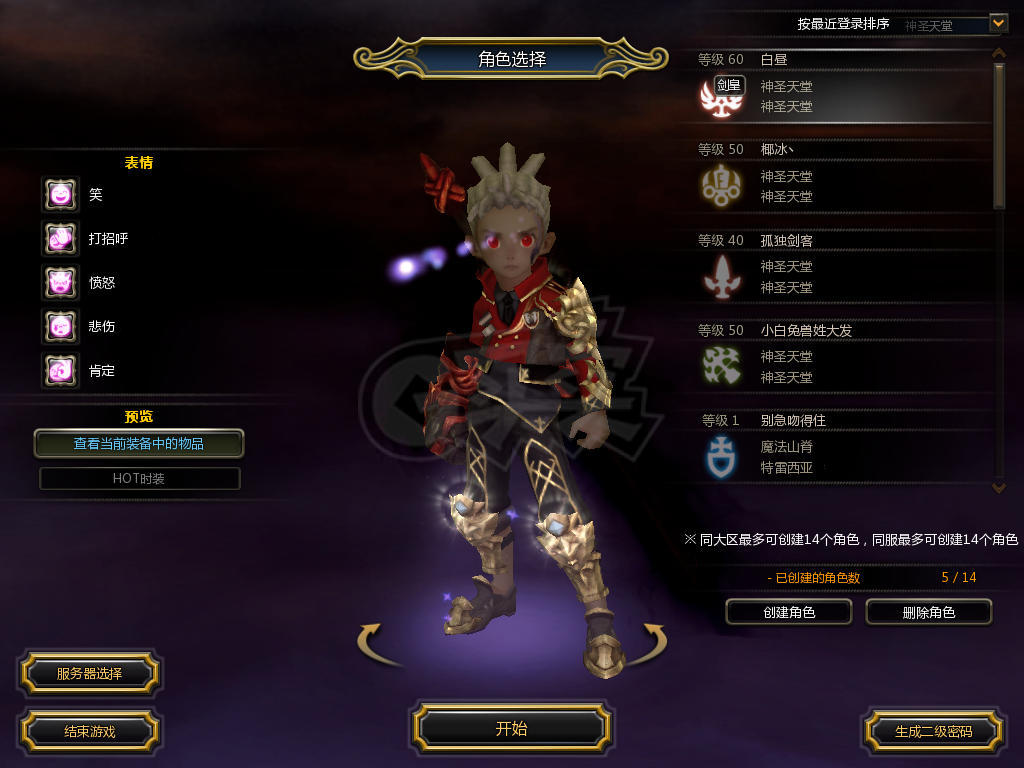Click 生成二级密码 secondary password button

(933, 731)
